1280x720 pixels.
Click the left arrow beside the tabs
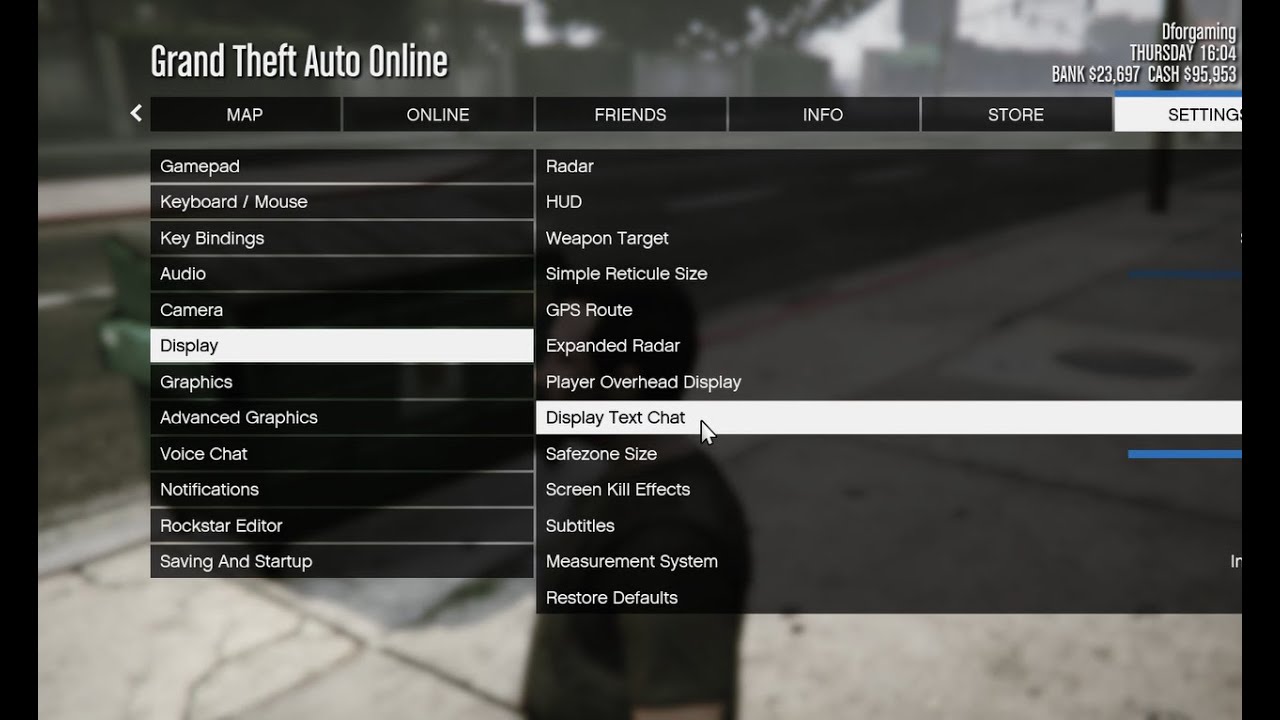coord(136,114)
